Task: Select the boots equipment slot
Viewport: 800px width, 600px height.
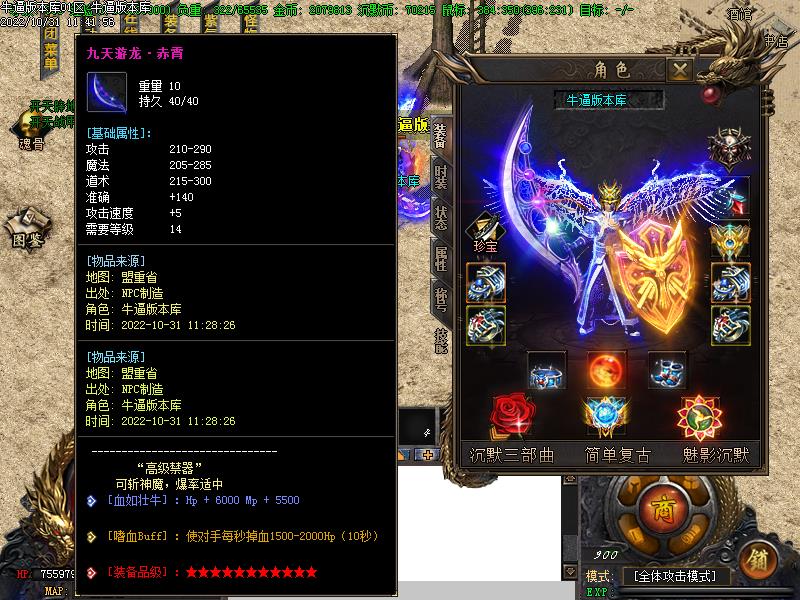Action: [666, 371]
